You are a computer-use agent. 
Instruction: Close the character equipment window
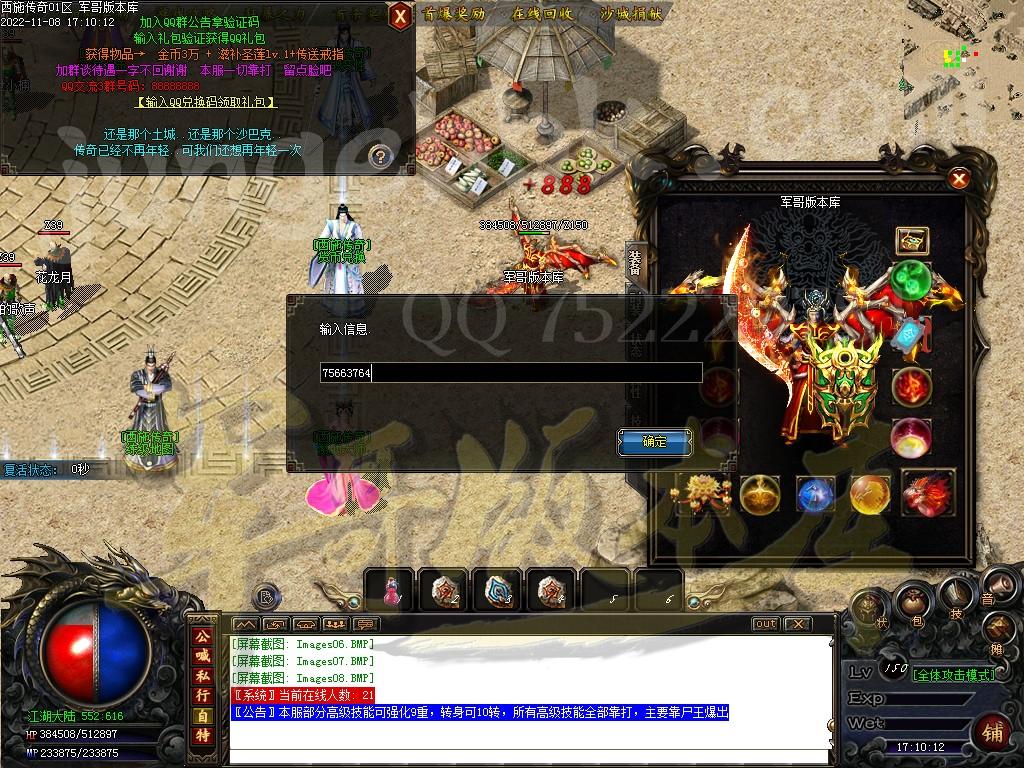[959, 179]
